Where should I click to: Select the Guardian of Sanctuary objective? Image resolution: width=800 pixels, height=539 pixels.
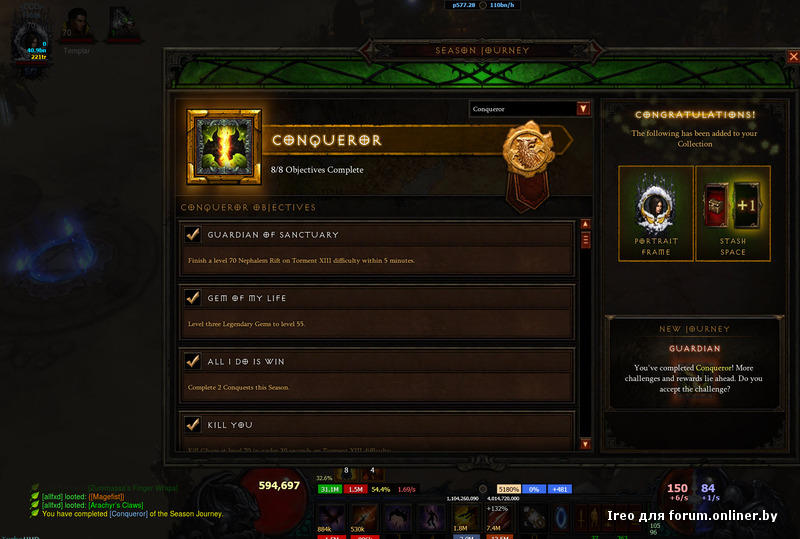click(376, 248)
